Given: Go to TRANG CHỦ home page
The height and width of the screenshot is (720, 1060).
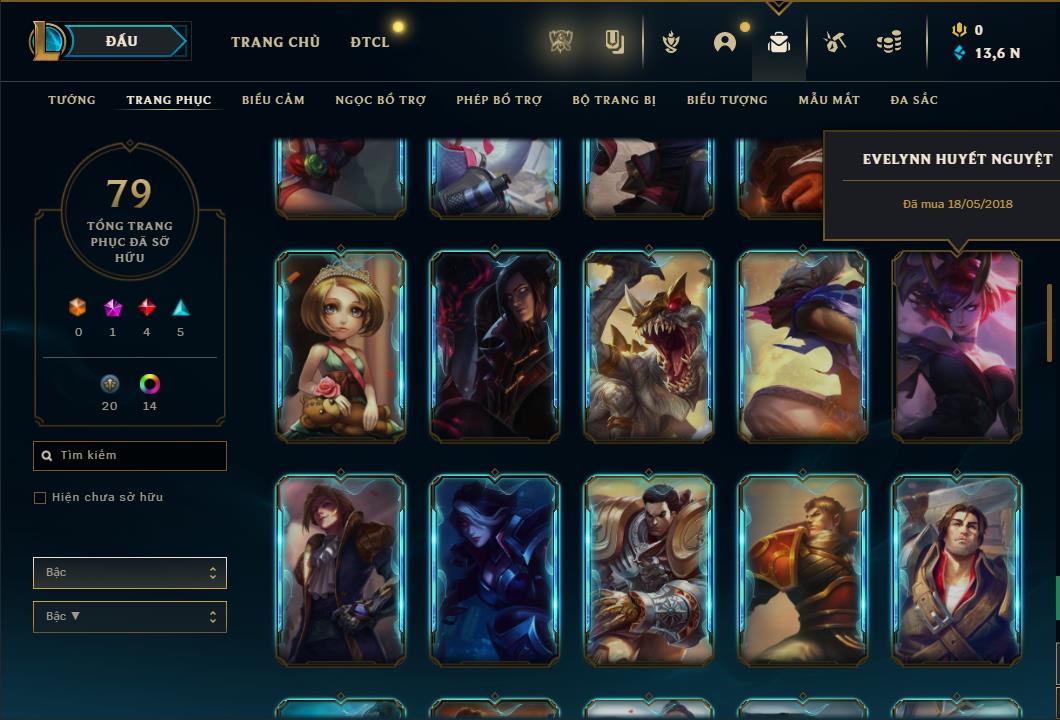Looking at the screenshot, I should 275,42.
